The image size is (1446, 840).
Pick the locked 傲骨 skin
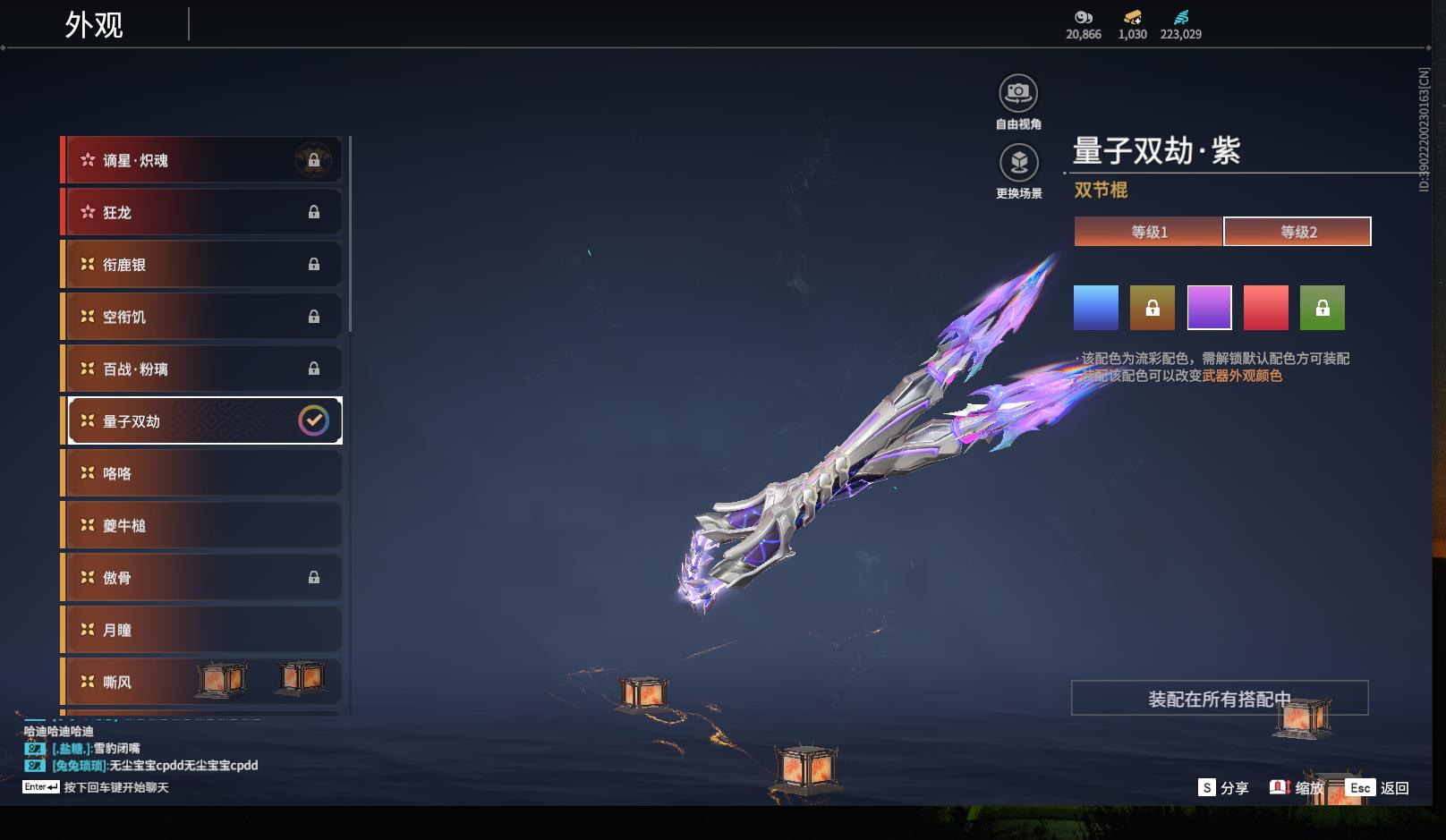[x=202, y=578]
